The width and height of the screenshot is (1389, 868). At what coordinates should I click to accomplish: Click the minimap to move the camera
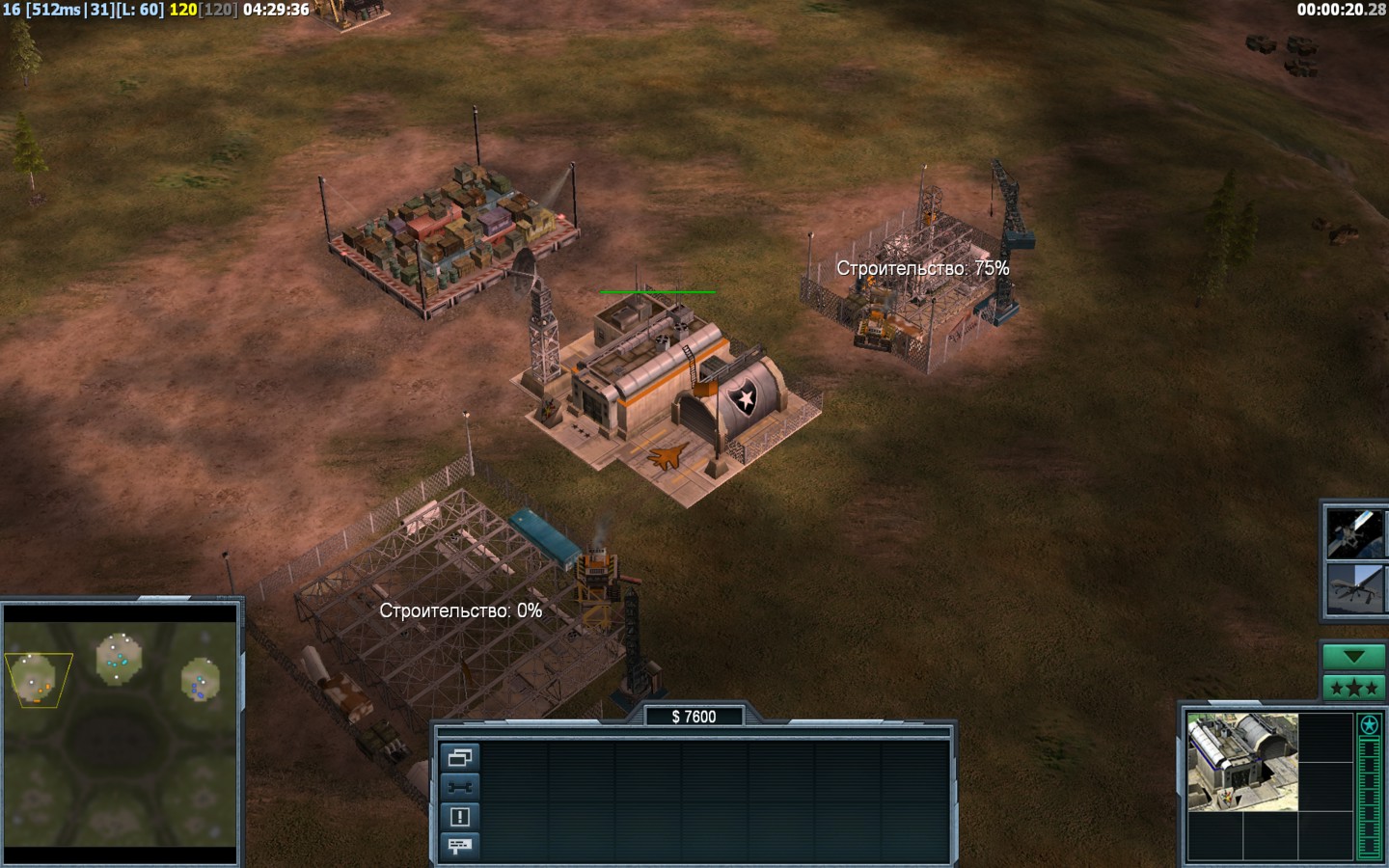pyautogui.click(x=121, y=733)
